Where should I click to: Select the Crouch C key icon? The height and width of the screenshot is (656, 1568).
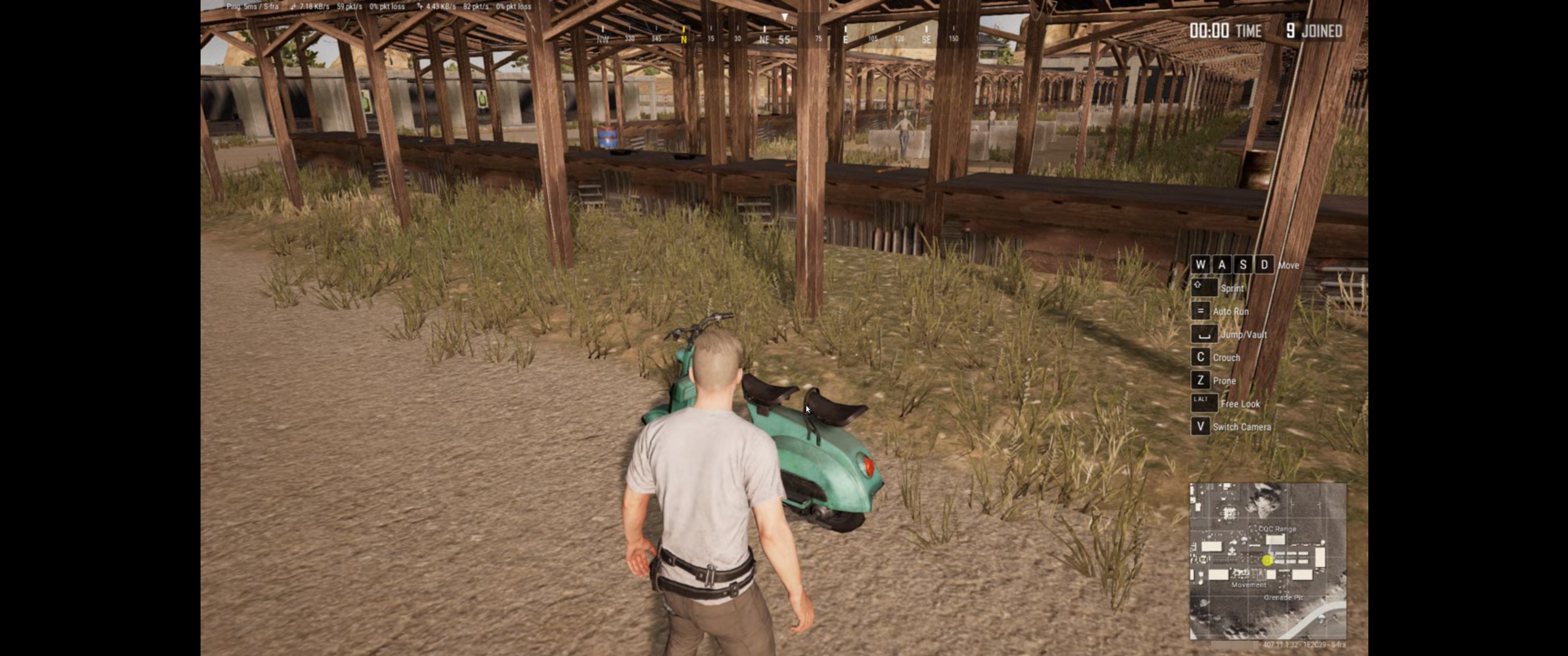[x=1200, y=357]
